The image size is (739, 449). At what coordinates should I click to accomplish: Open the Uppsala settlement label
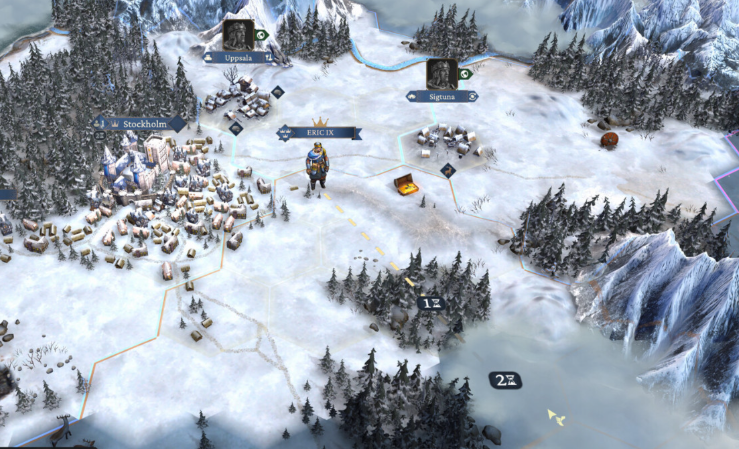(x=239, y=58)
